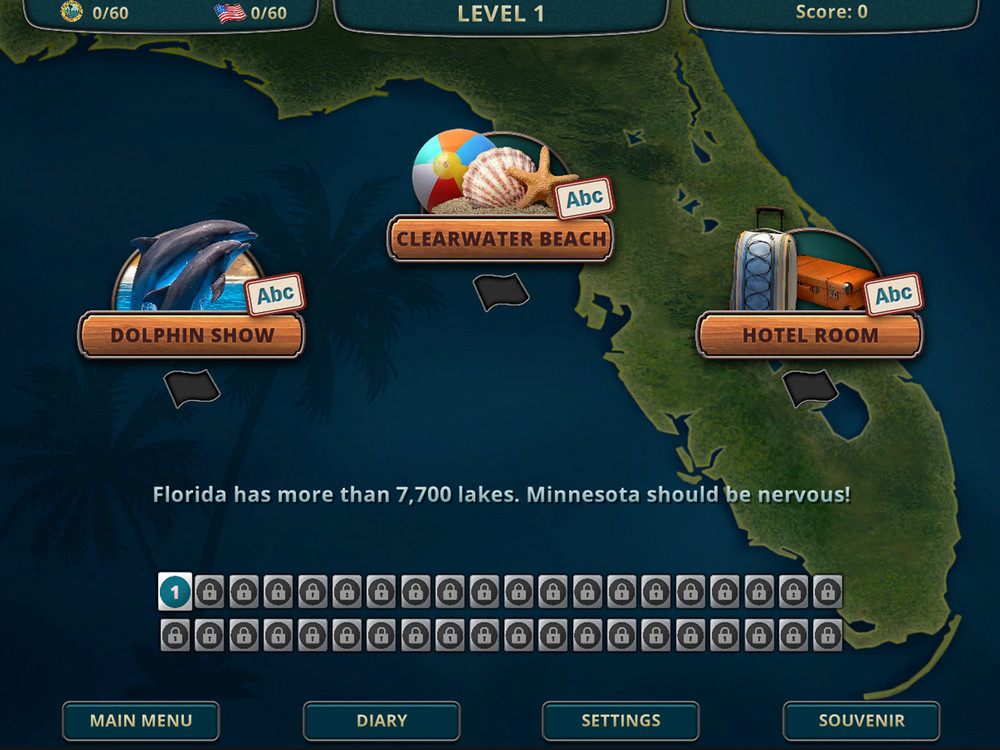Click the dolphins thumbnail image
The height and width of the screenshot is (750, 1000).
click(x=190, y=265)
